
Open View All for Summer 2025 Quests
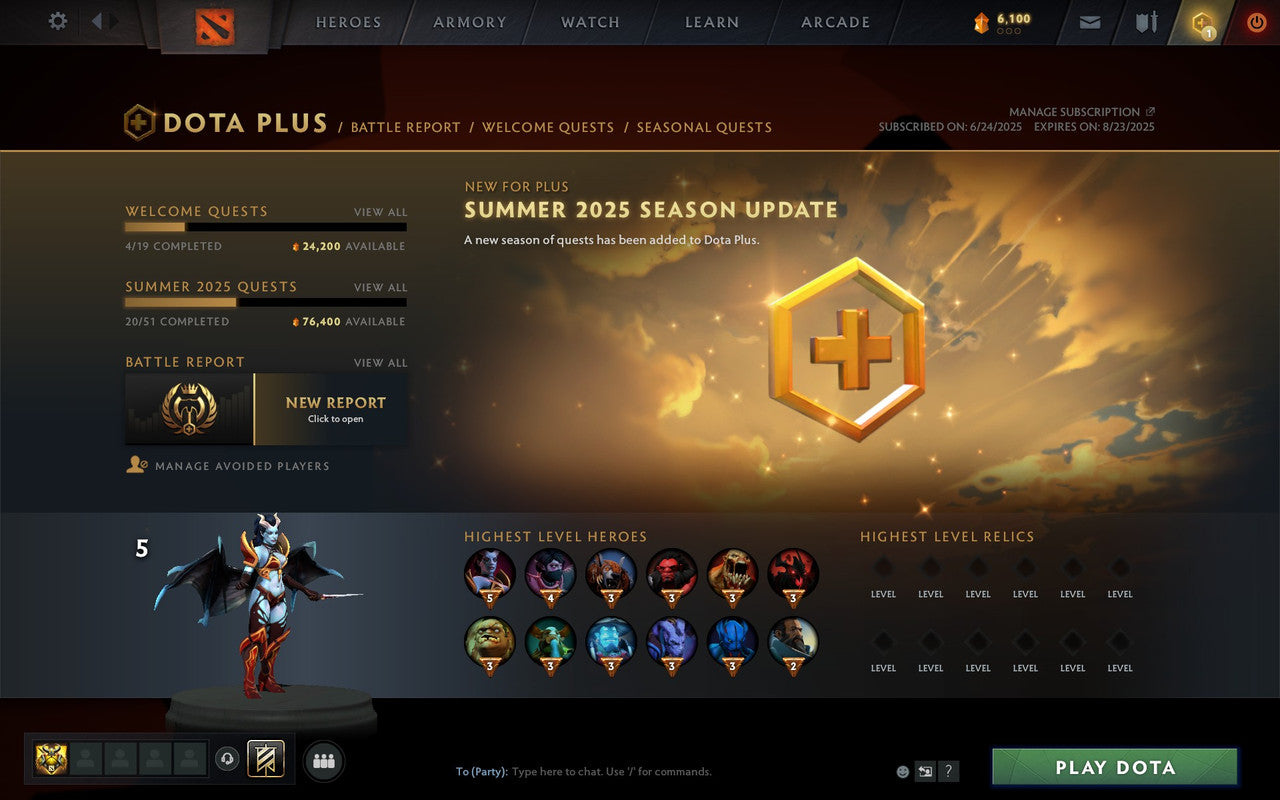coord(380,287)
